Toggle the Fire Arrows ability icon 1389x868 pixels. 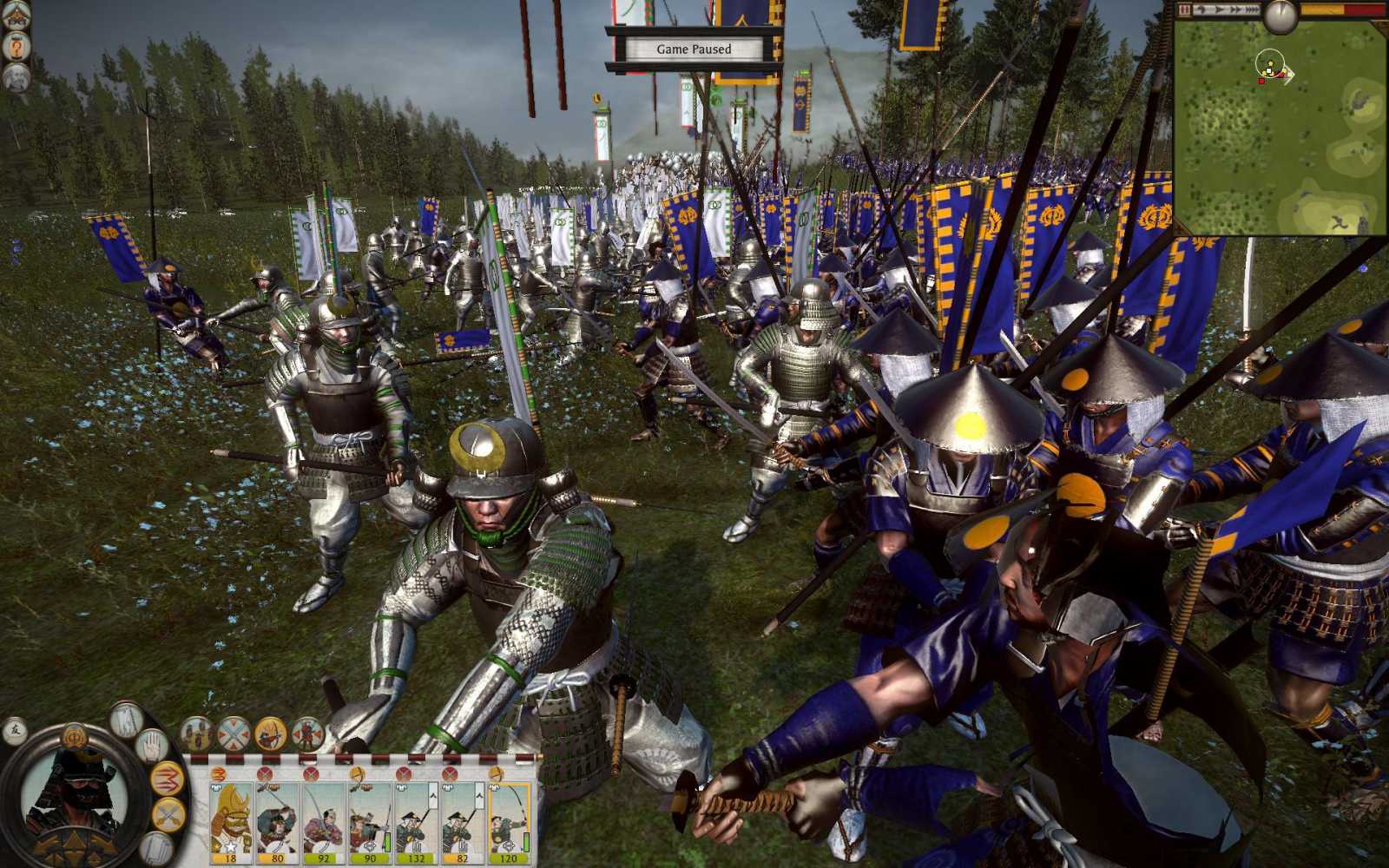[270, 733]
